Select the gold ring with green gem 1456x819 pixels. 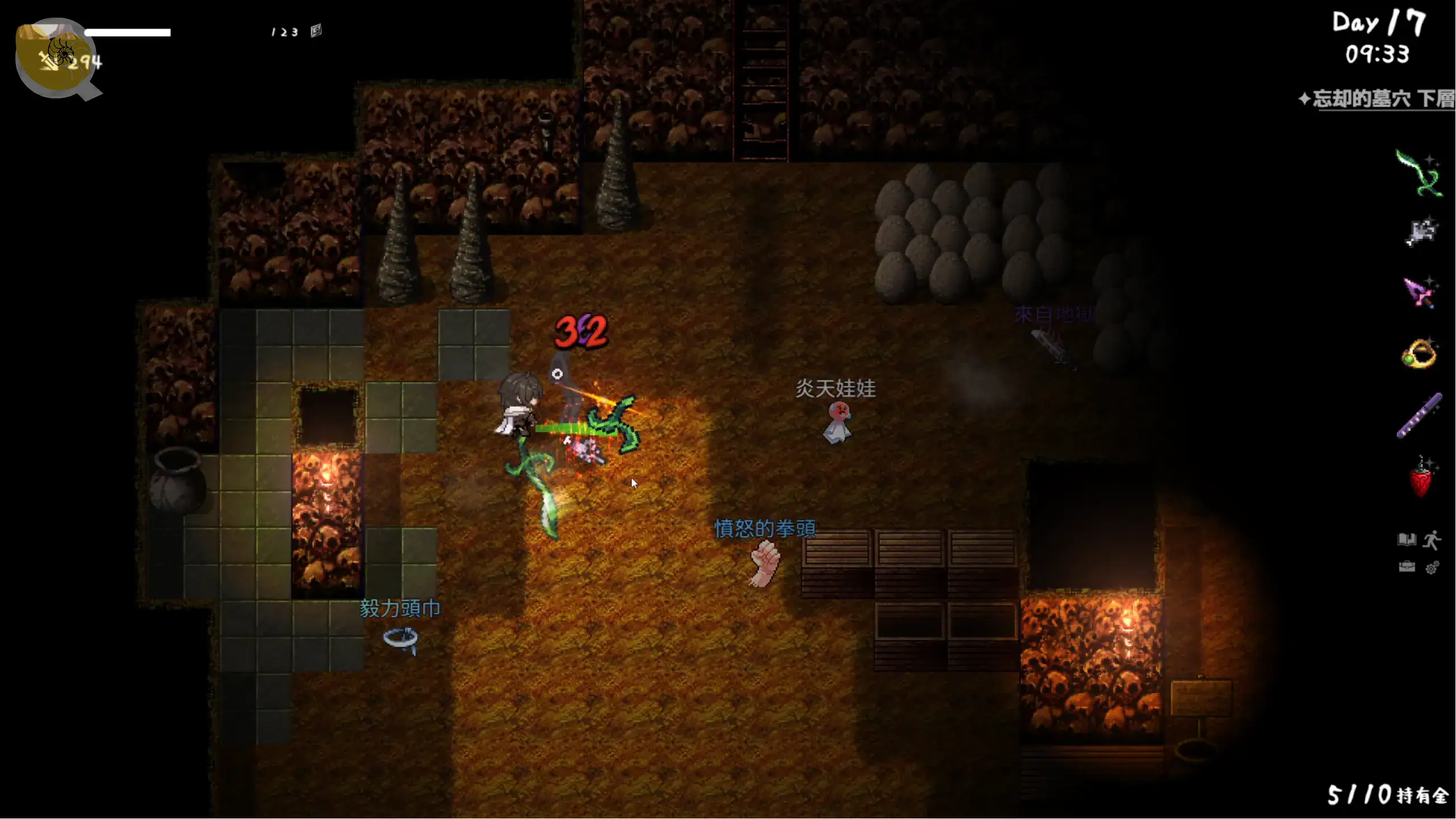coord(1419,355)
